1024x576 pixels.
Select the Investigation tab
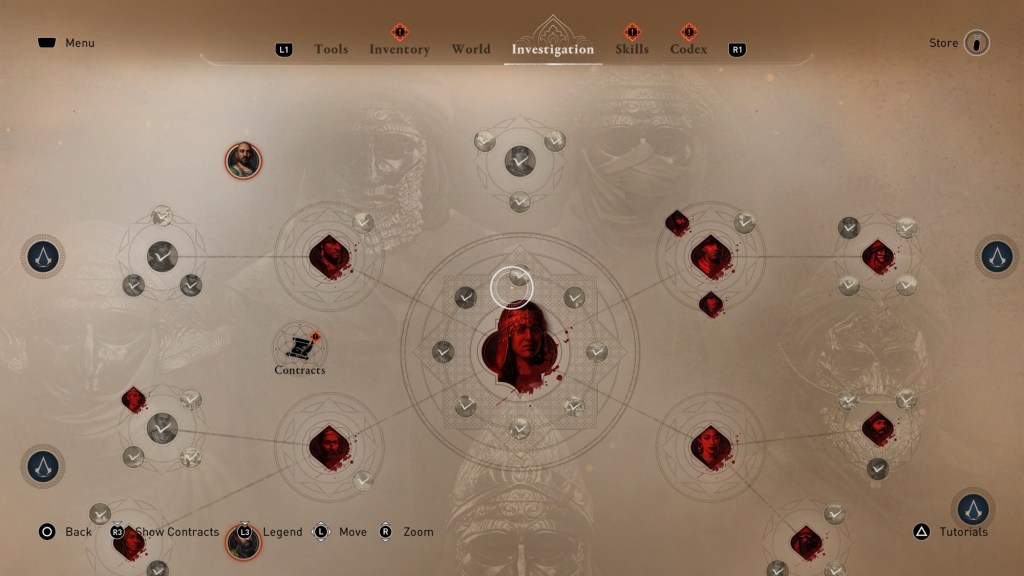pos(552,49)
